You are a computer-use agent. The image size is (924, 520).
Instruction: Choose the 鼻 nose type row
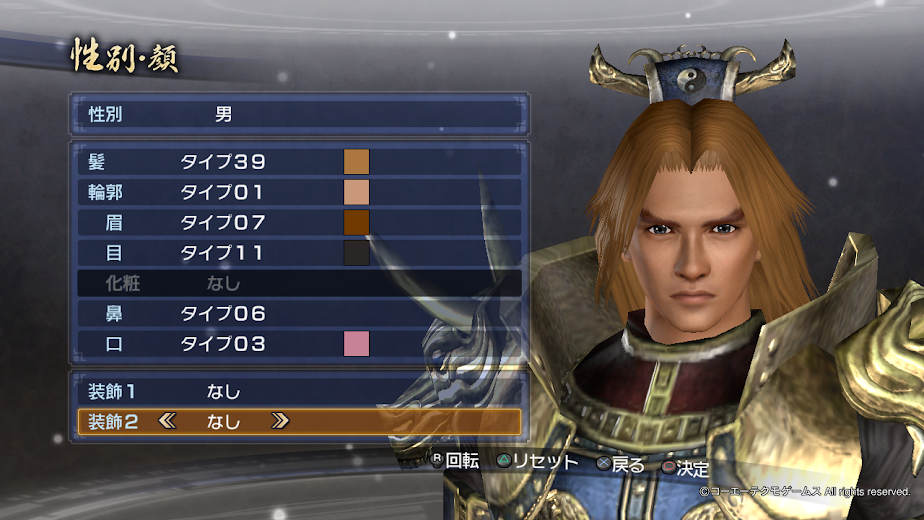point(222,314)
